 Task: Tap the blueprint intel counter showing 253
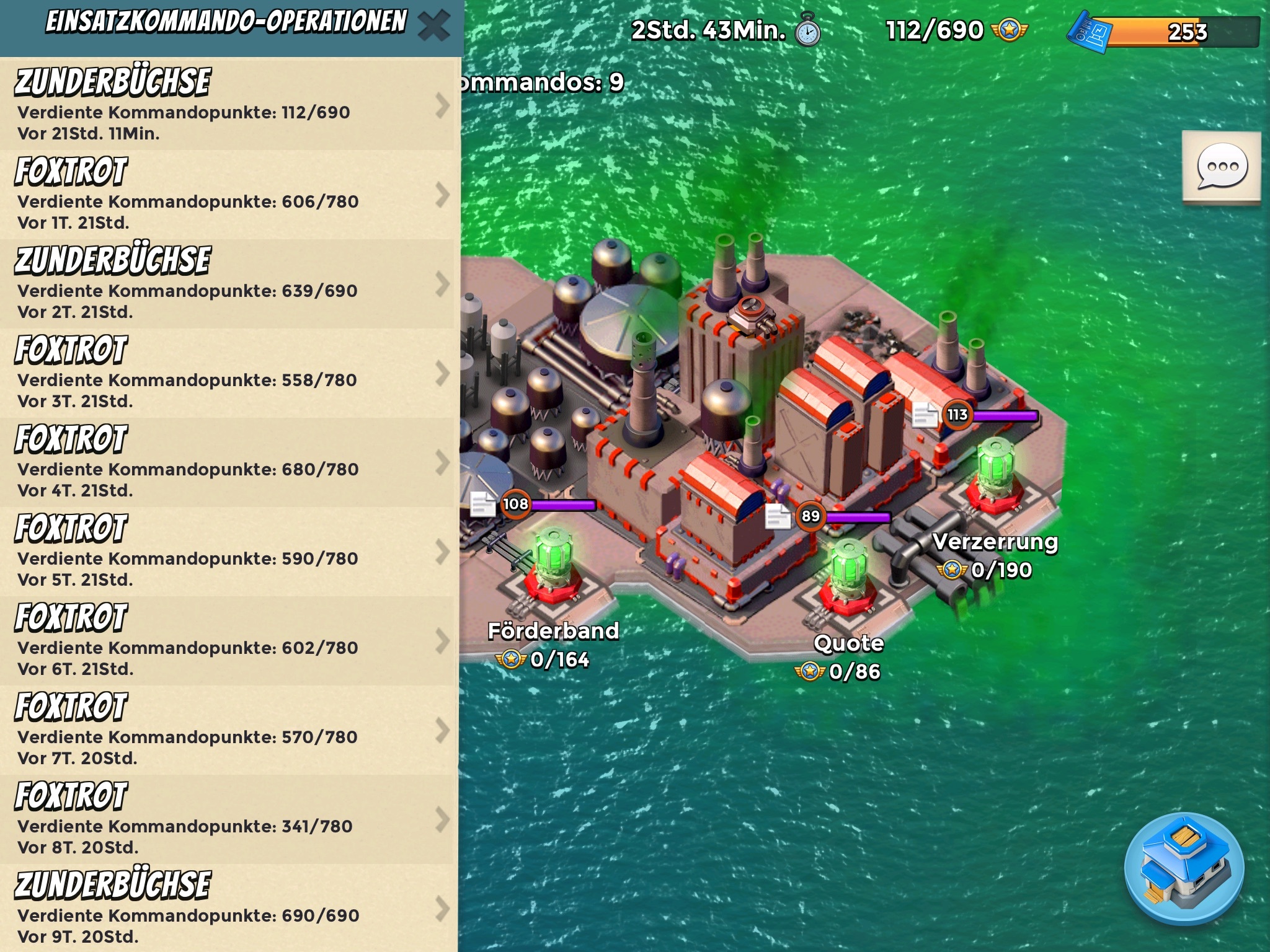[1165, 31]
